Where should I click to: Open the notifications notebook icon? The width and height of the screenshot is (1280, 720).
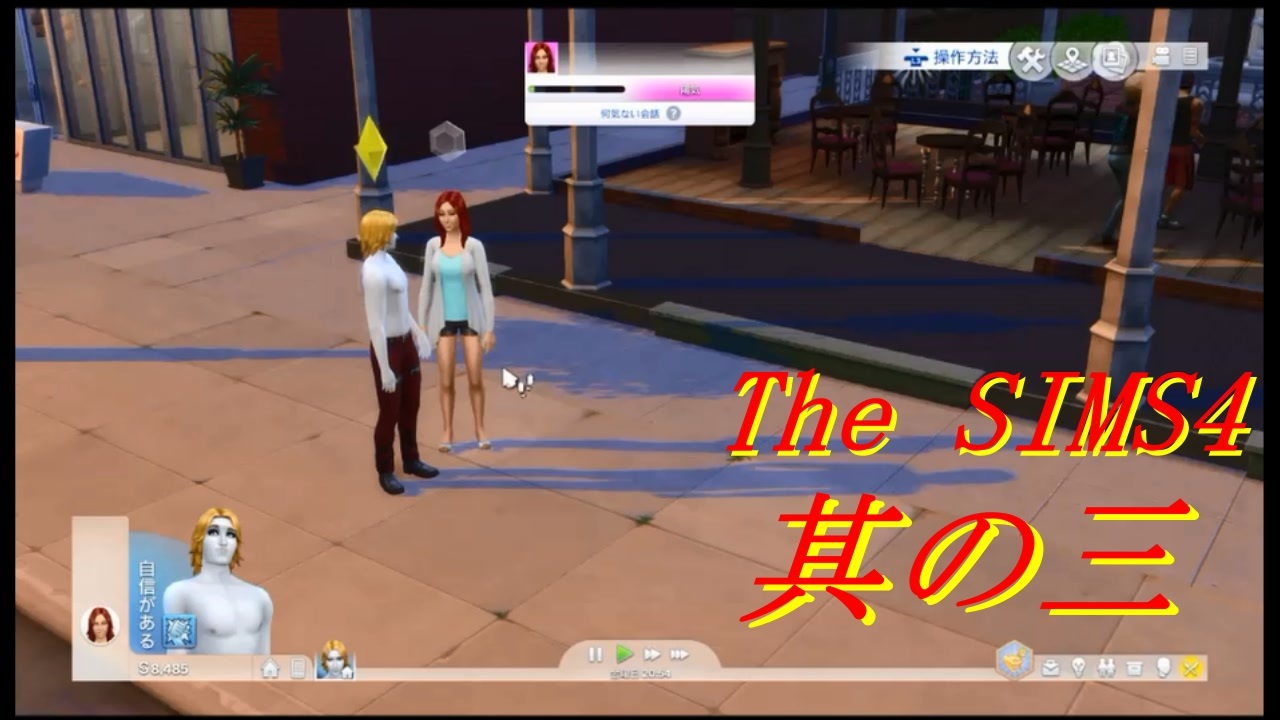tap(1192, 58)
